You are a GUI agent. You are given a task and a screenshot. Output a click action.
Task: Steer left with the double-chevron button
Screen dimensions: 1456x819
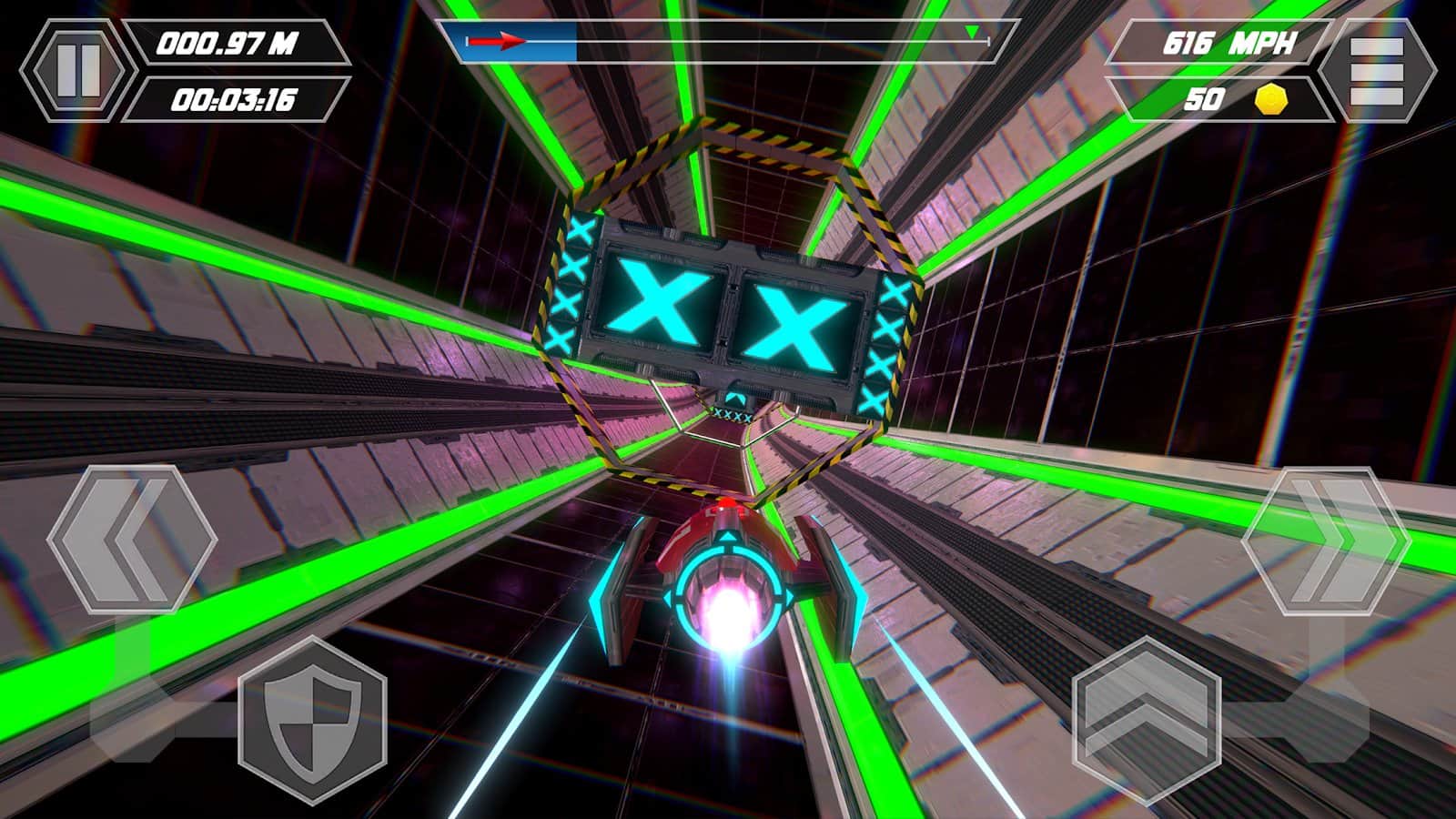click(x=132, y=540)
